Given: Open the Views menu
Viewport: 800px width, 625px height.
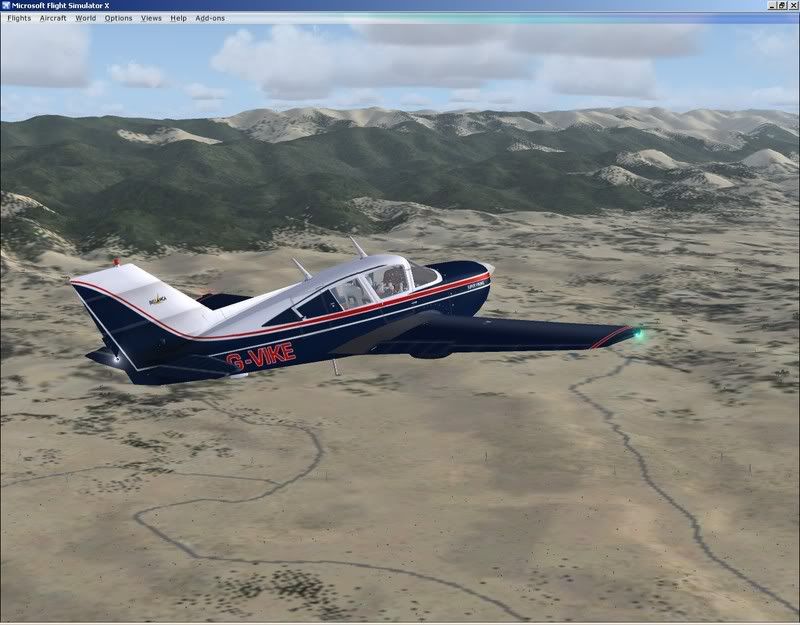Looking at the screenshot, I should [x=151, y=18].
